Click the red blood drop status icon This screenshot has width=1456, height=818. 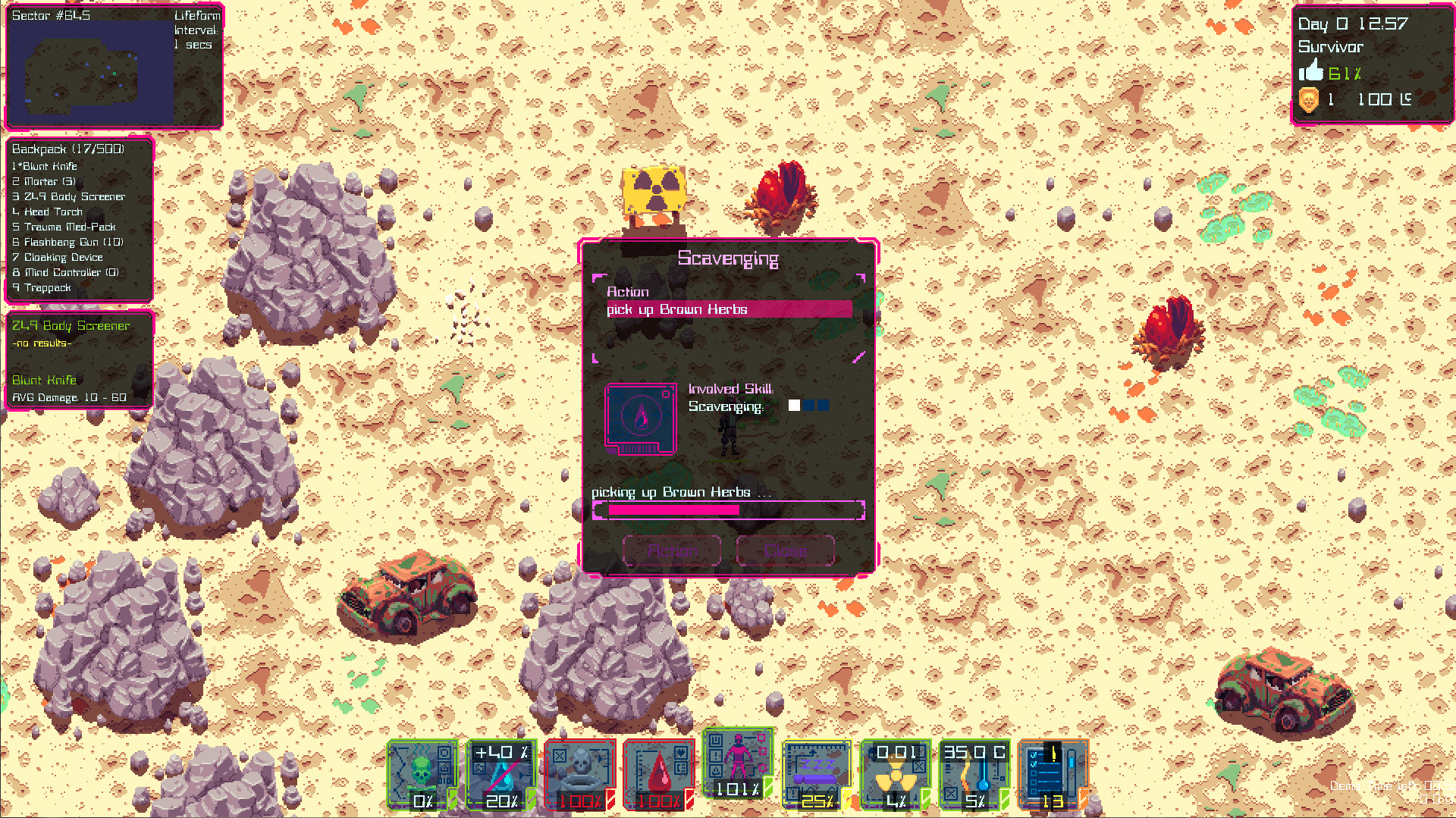[660, 775]
